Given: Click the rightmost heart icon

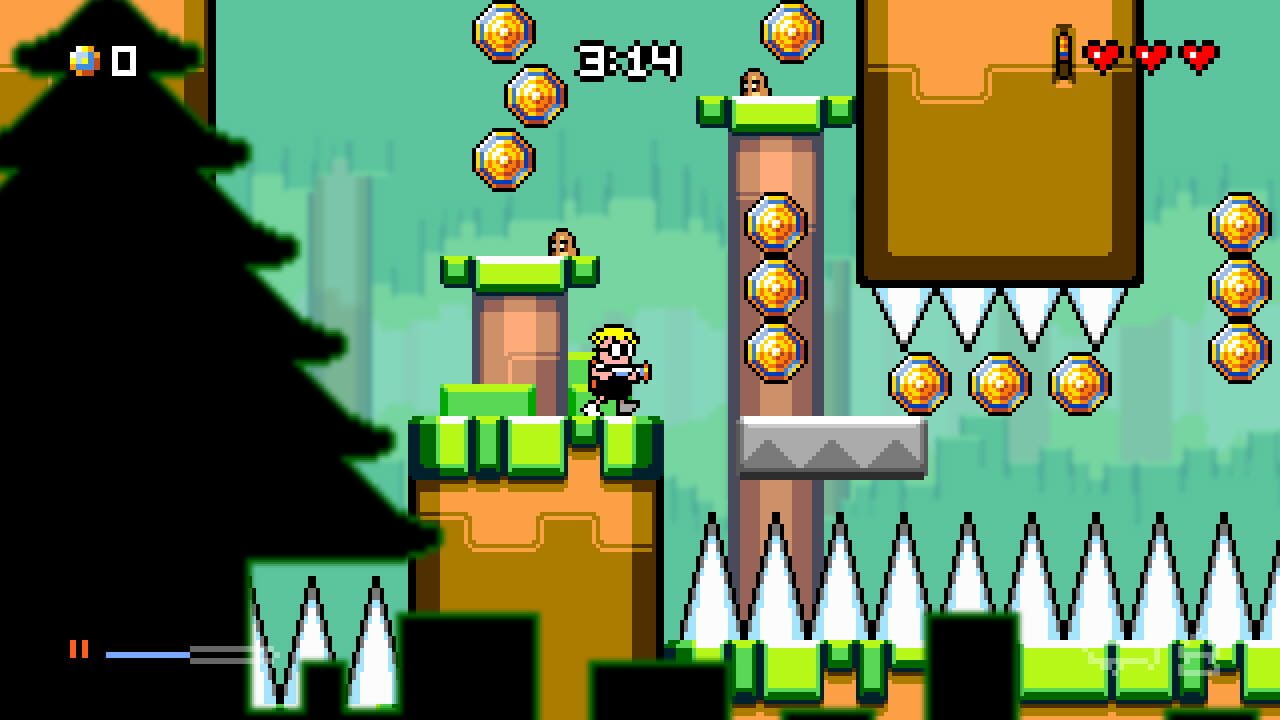Looking at the screenshot, I should (x=1197, y=57).
